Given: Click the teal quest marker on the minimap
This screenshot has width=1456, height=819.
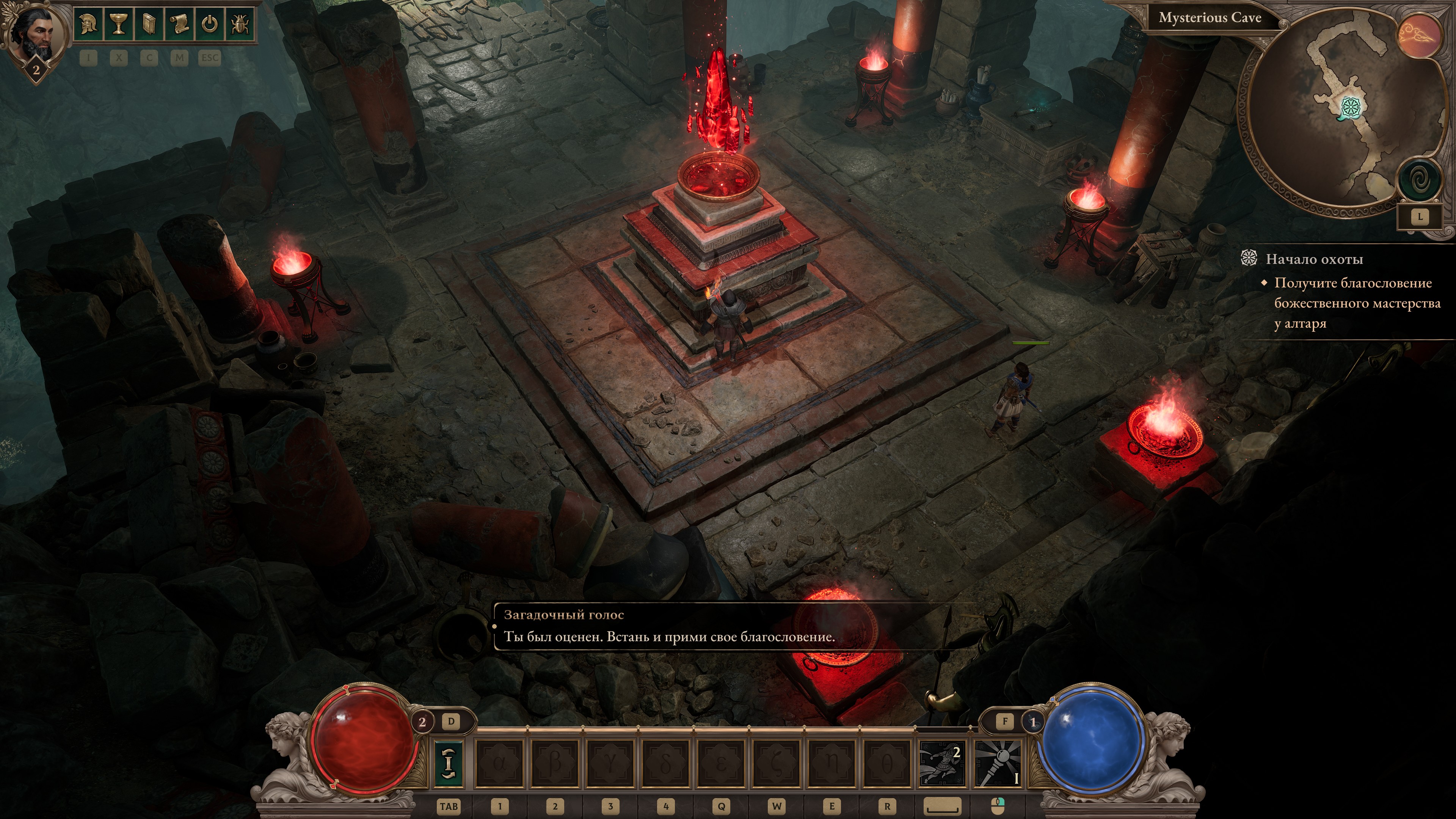Looking at the screenshot, I should pos(1350,107).
